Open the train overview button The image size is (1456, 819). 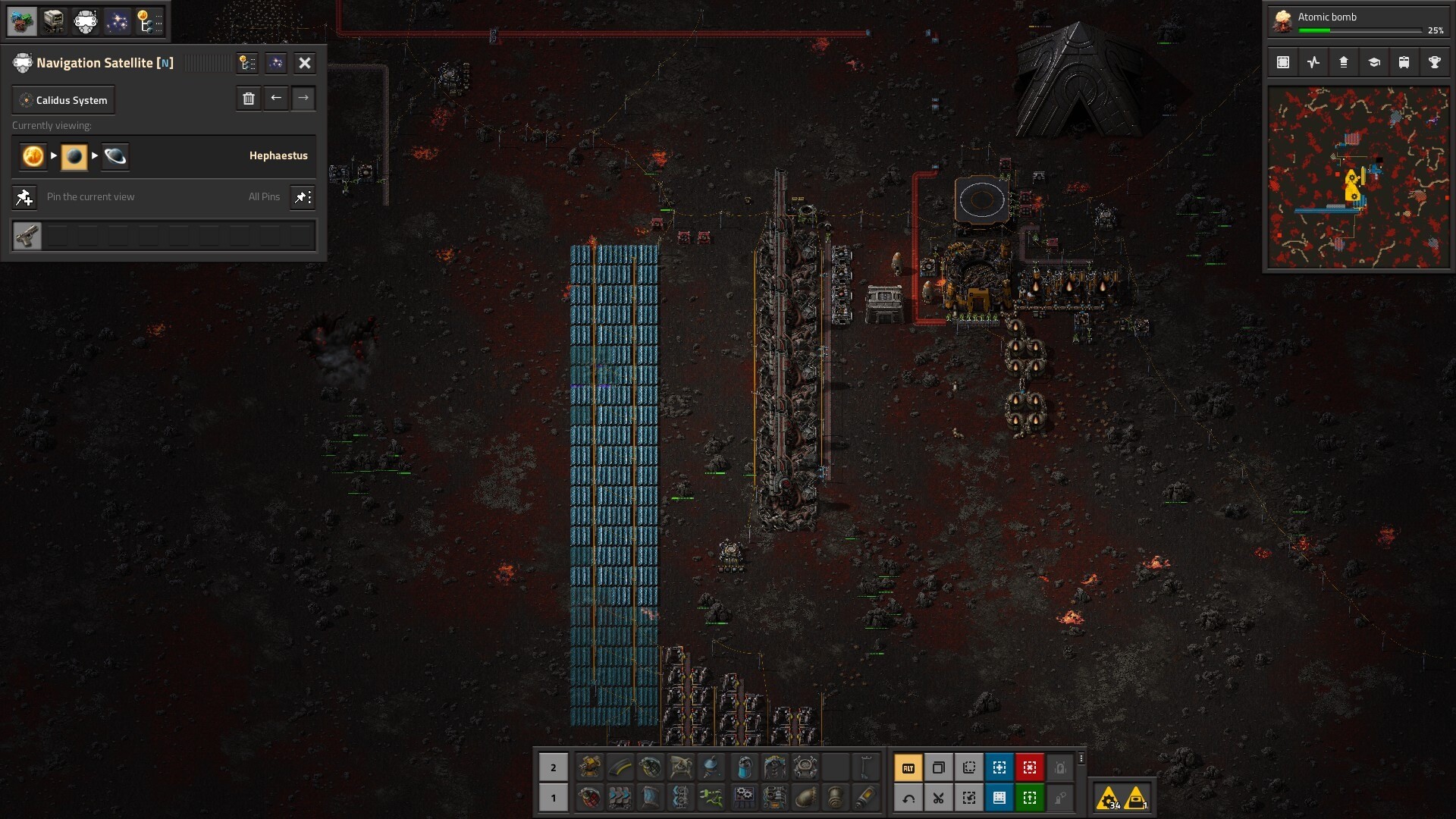(x=1404, y=63)
